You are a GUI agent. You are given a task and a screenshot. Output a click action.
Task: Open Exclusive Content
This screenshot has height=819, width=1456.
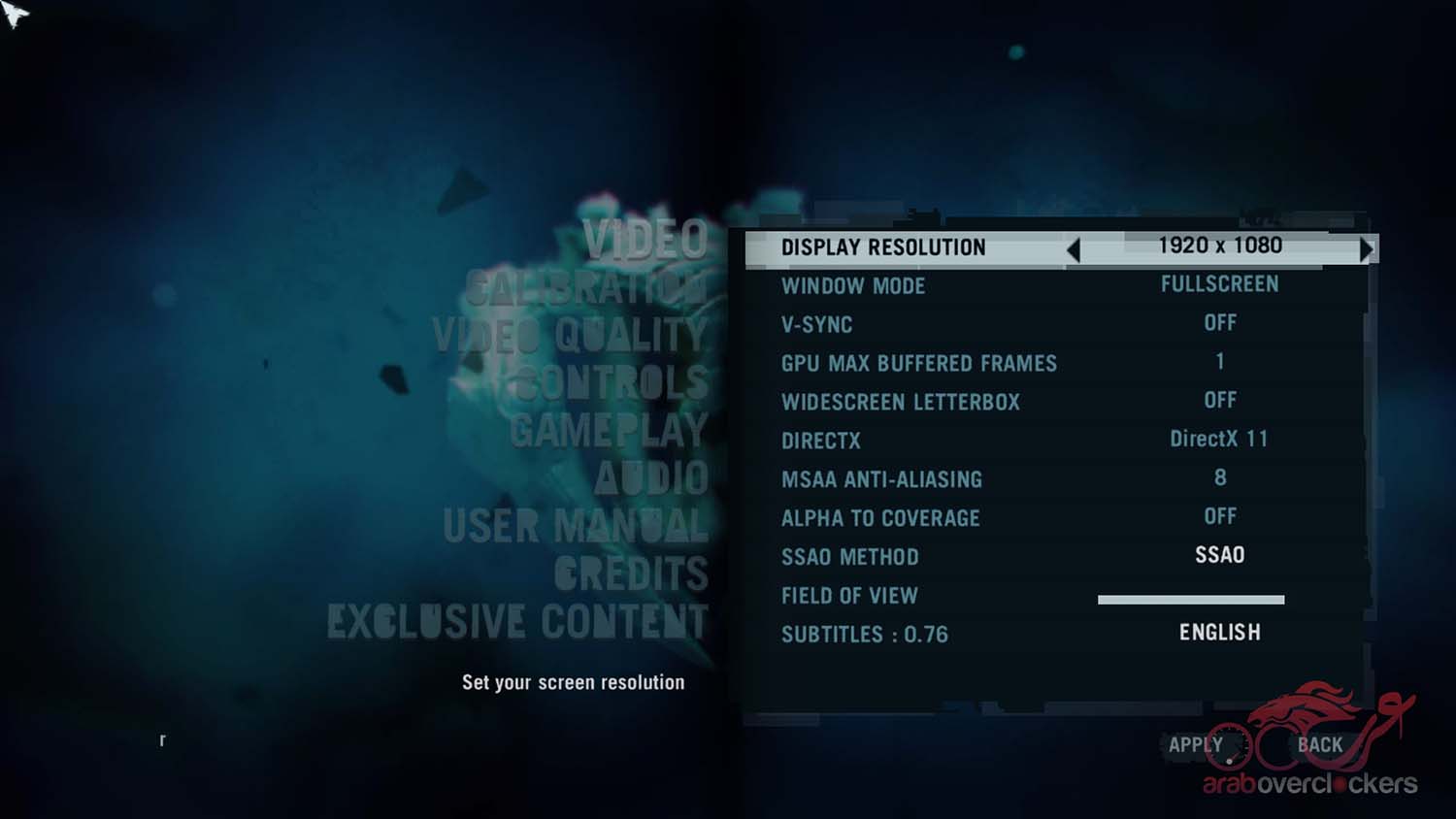[x=517, y=621]
